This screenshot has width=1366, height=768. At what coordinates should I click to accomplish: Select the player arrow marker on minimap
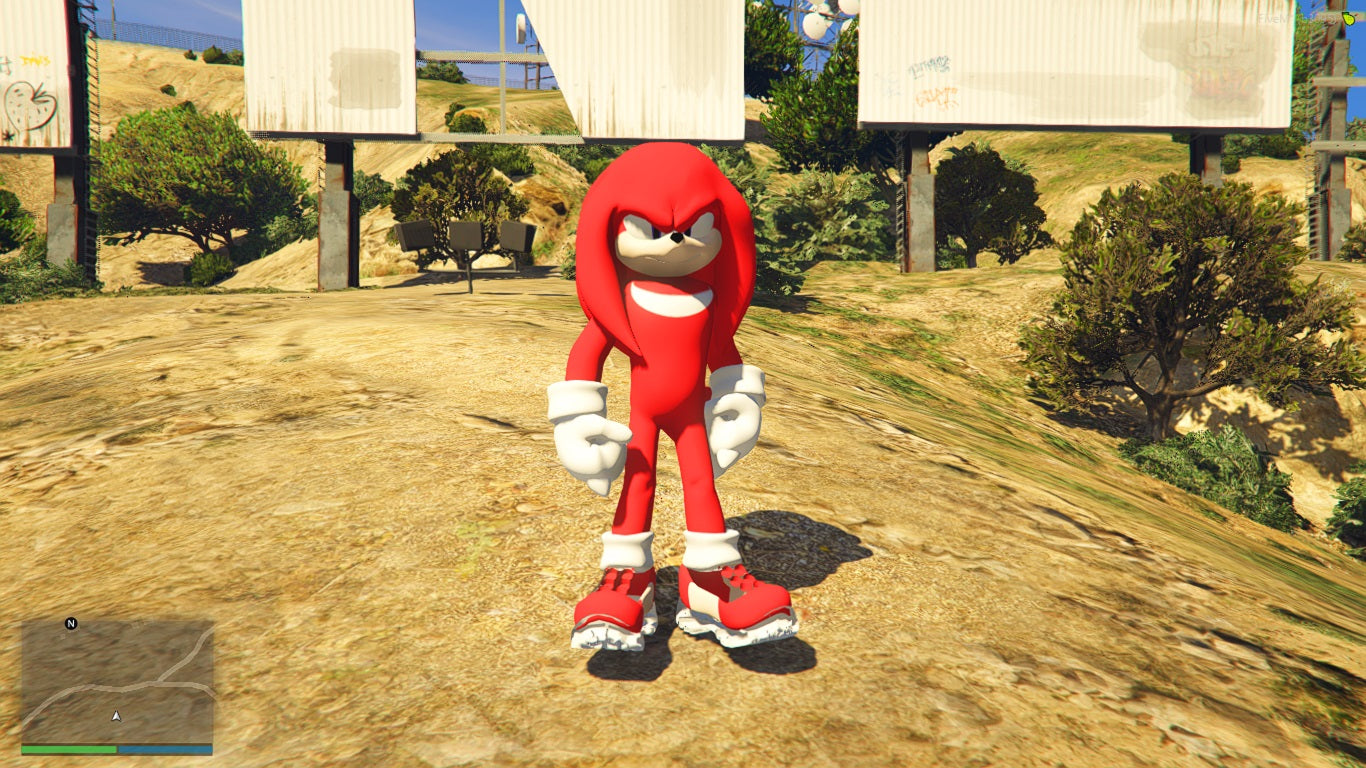pos(117,716)
